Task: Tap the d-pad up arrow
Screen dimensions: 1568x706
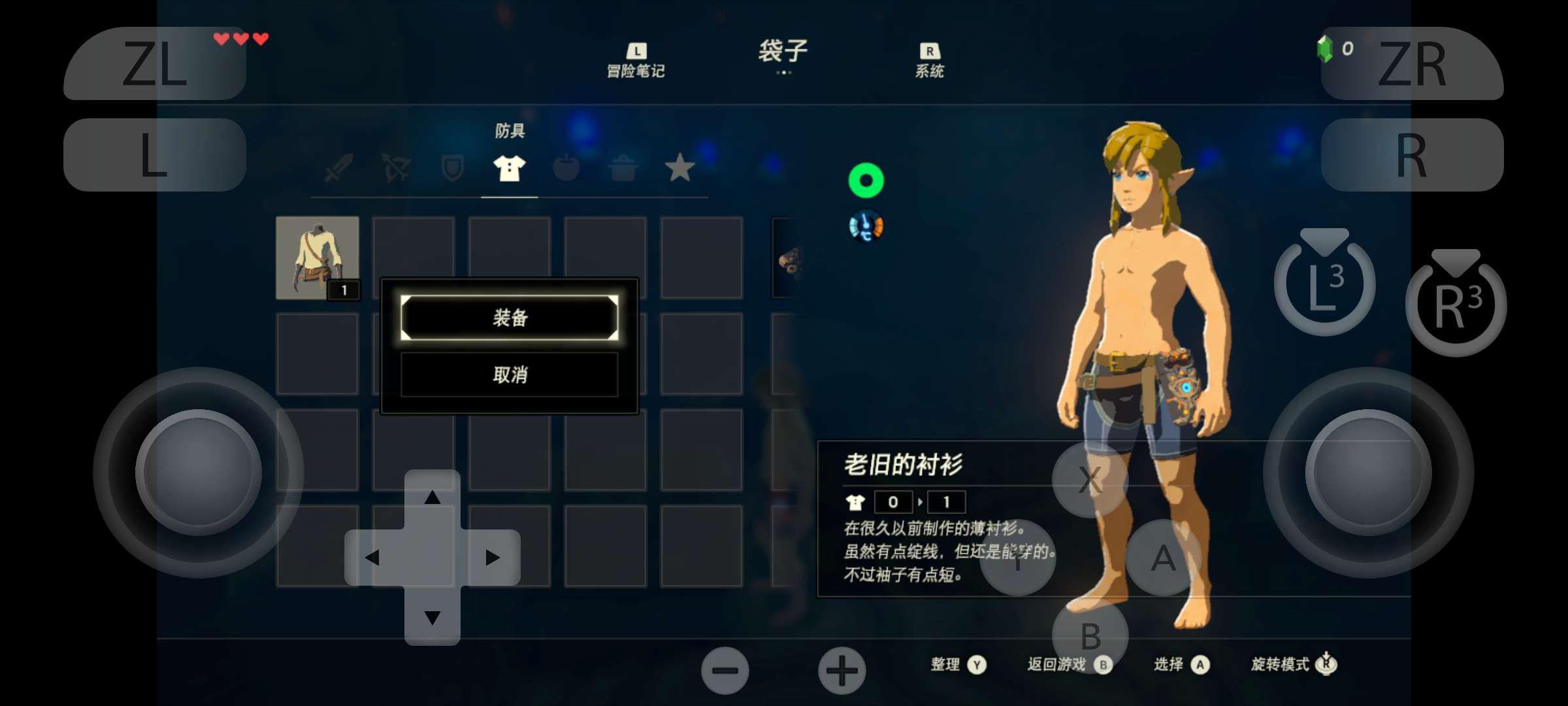Action: click(432, 498)
